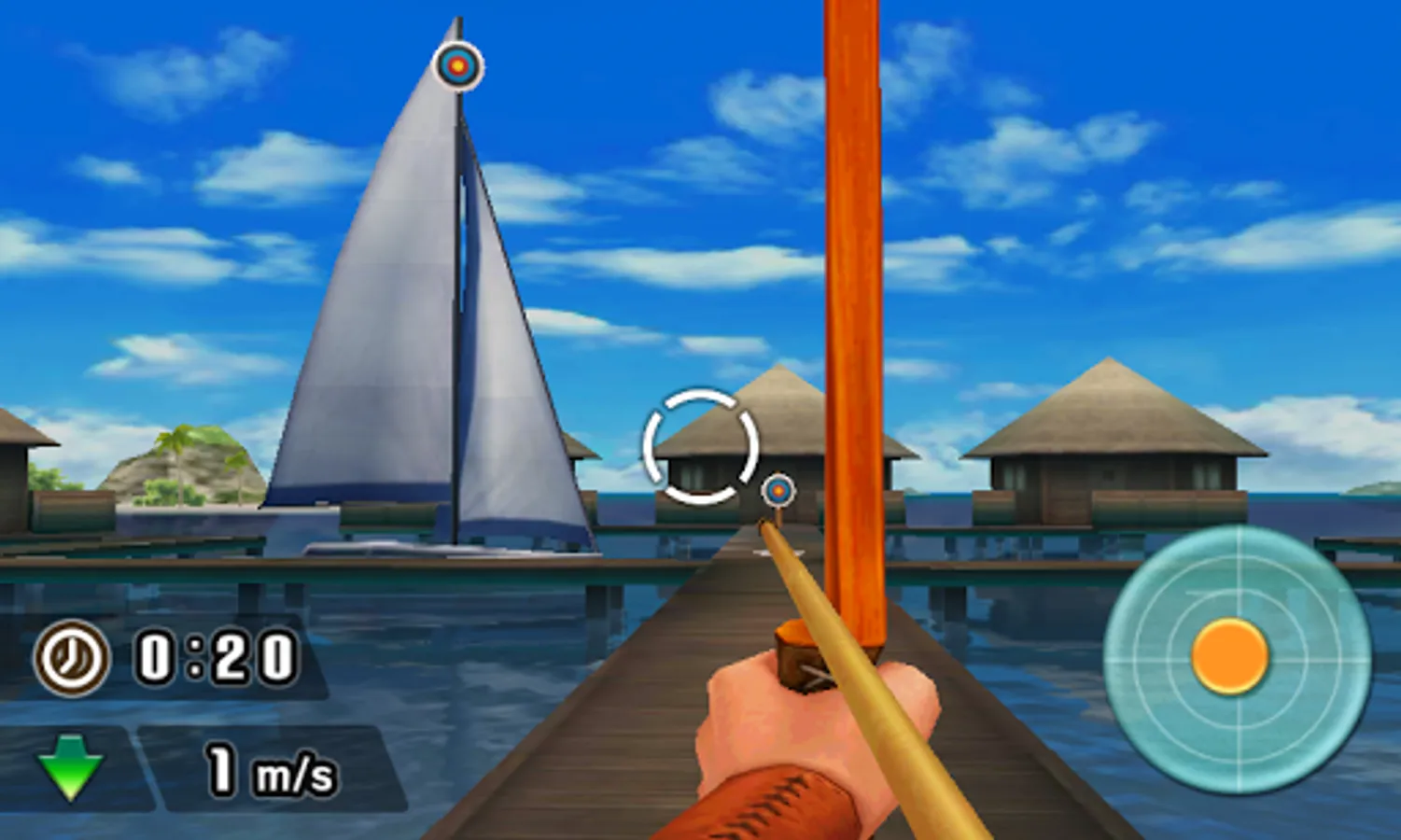Screen dimensions: 1401x840
Task: Click the timer panel in the lower-left HUD
Action: coord(168,658)
